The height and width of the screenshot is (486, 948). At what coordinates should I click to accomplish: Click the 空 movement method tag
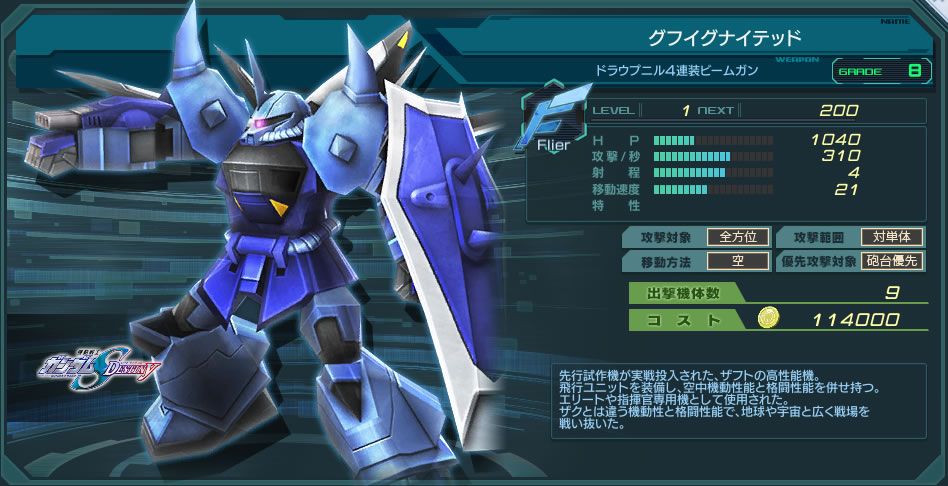[x=738, y=262]
